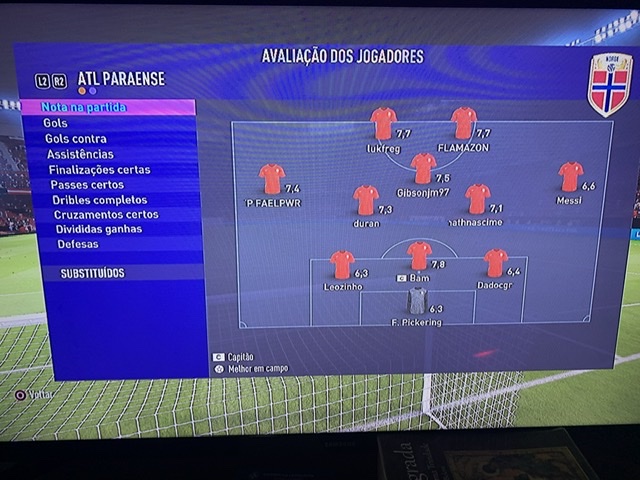The image size is (640, 480).
Task: Choose Dribles completos from the list
Action: click(99, 200)
